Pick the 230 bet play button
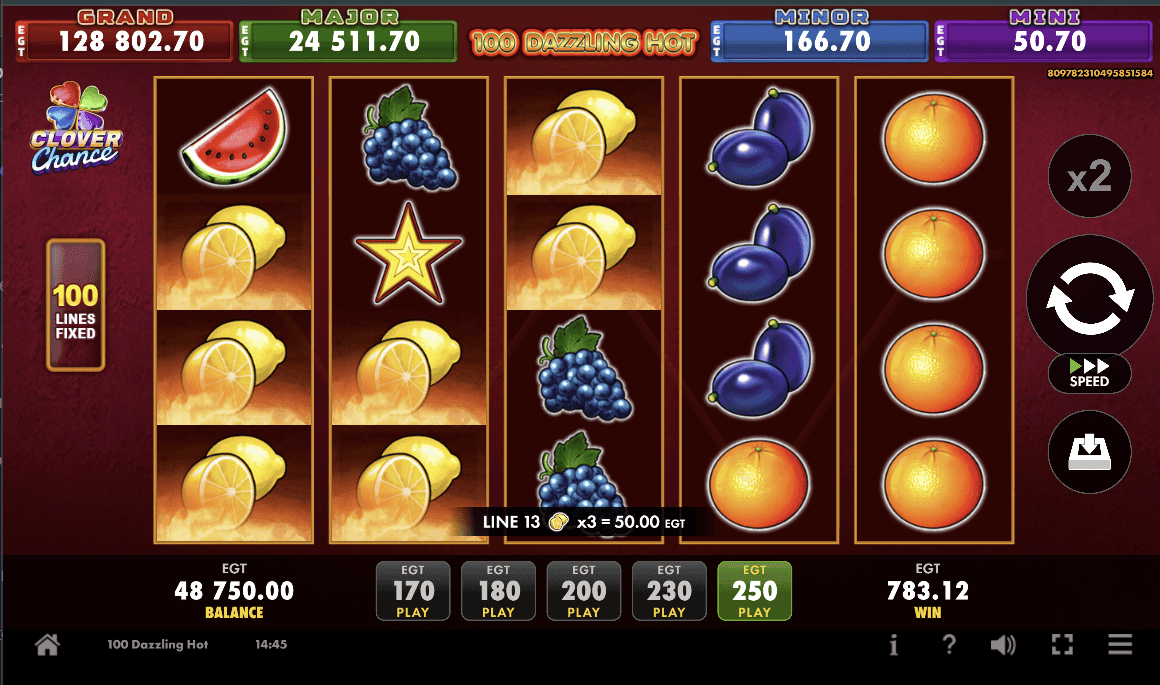 [x=669, y=591]
